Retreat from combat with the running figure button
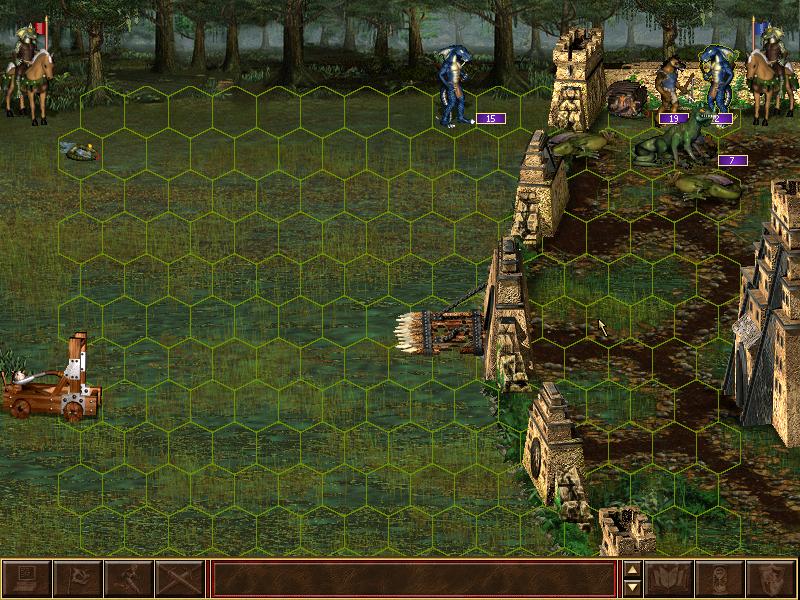800x600 pixels. pyautogui.click(x=128, y=579)
